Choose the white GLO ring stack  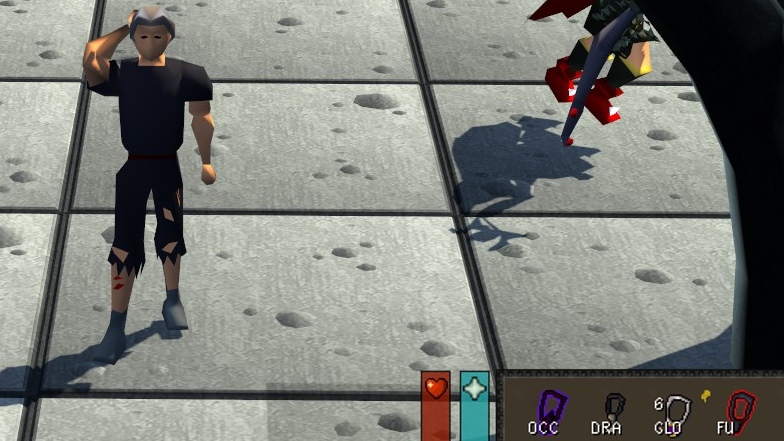[679, 410]
